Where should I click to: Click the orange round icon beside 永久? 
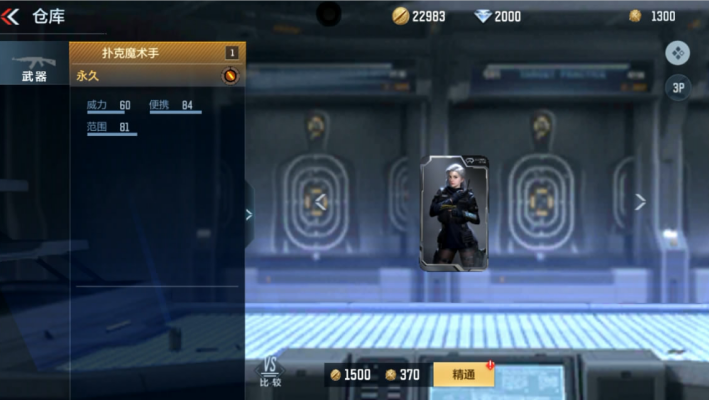[x=229, y=75]
